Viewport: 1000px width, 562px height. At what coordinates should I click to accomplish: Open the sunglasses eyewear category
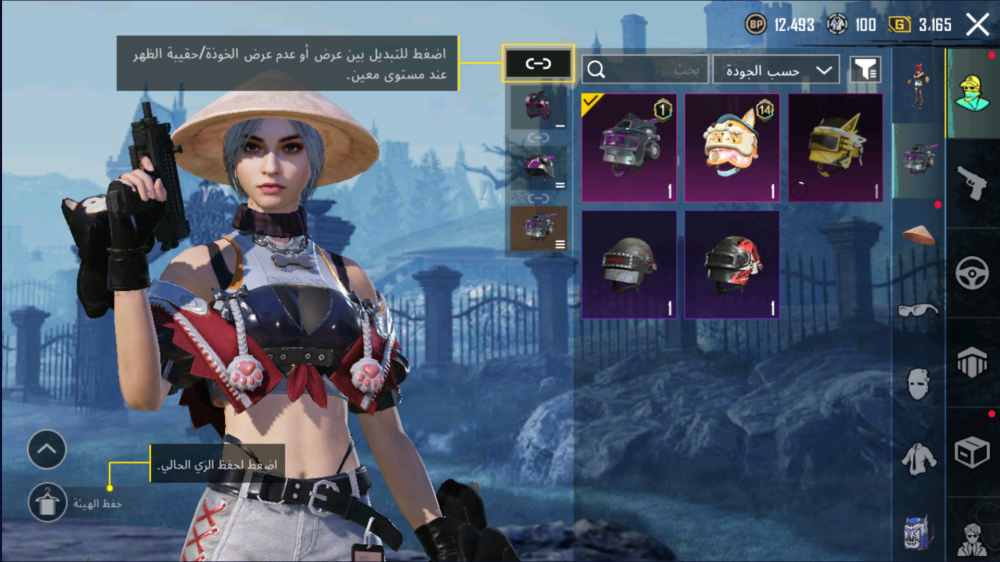918,309
